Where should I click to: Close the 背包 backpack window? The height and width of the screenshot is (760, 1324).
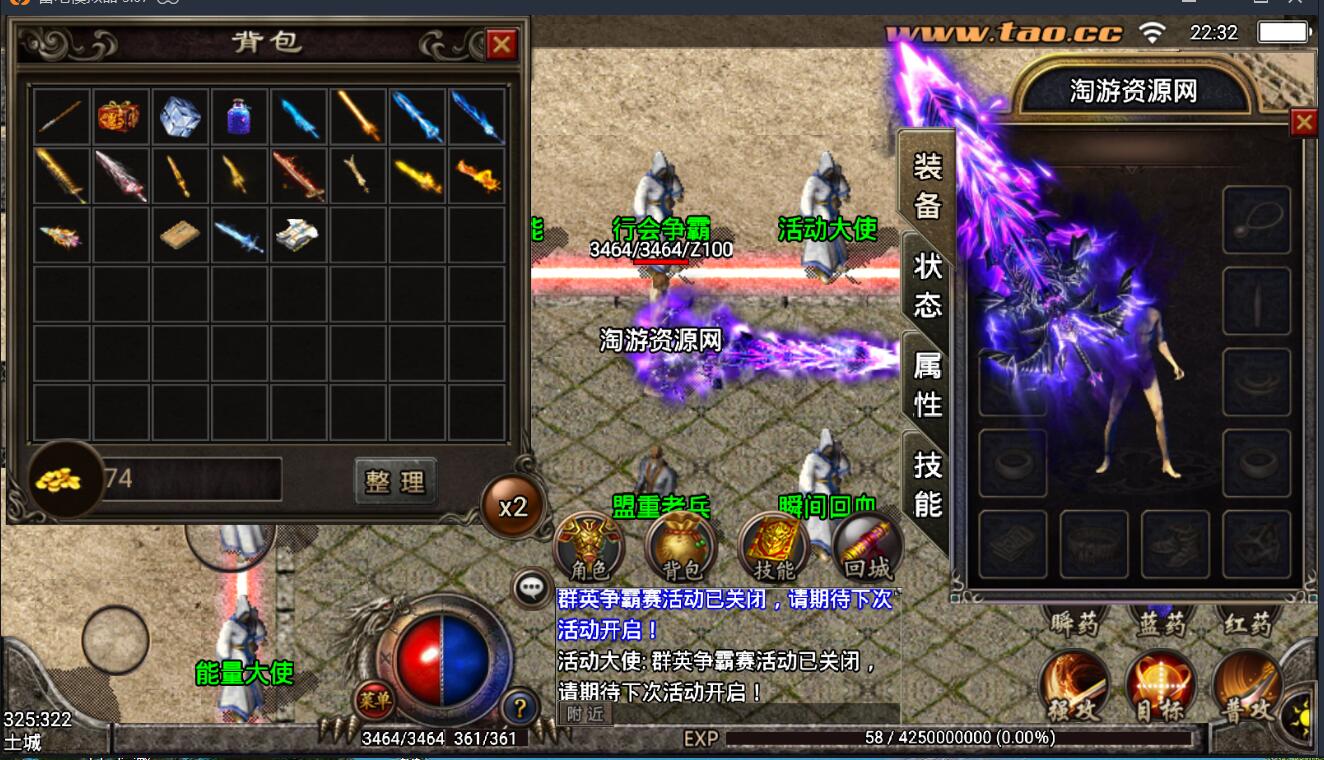coord(501,44)
